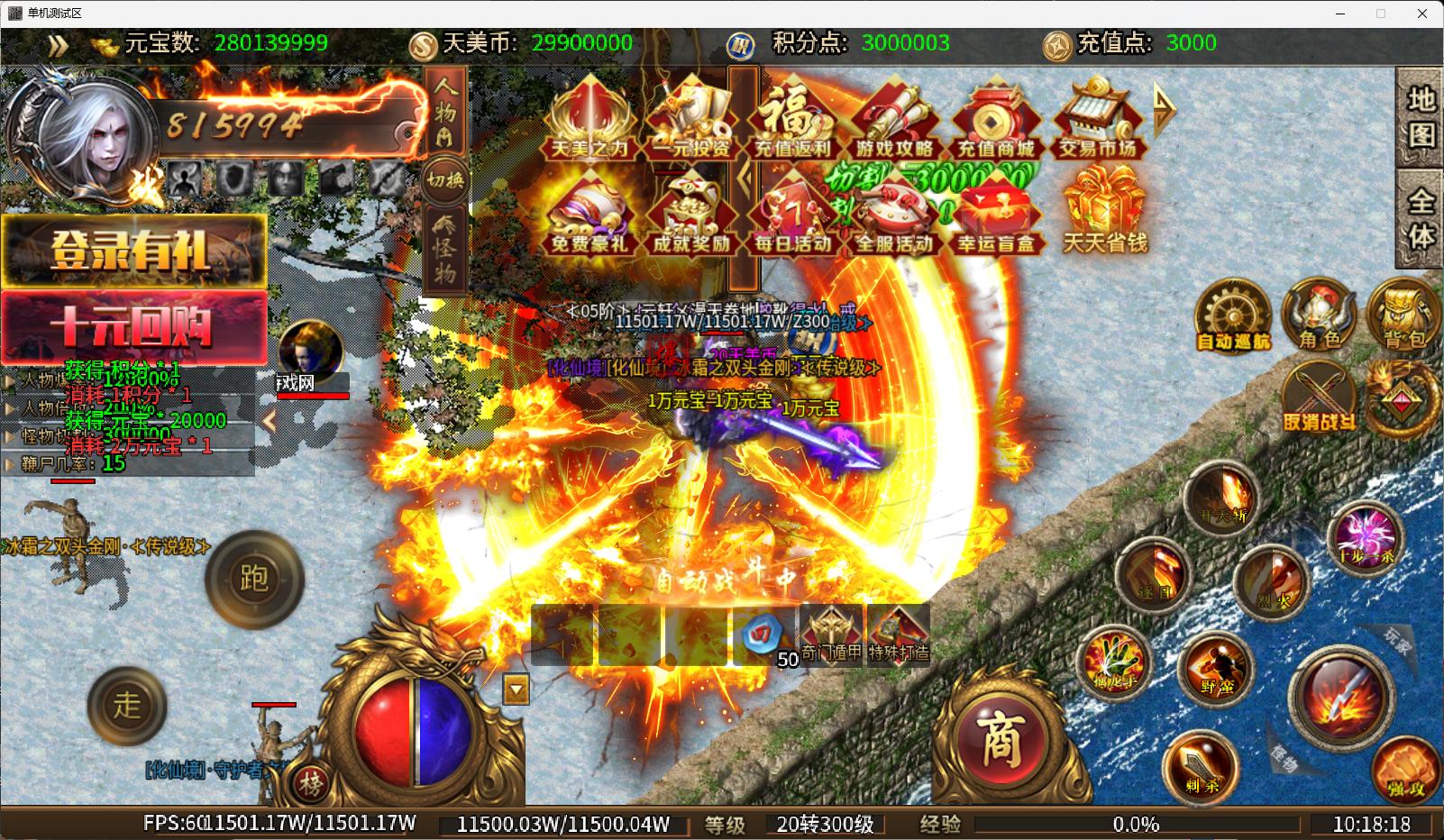Close the game window
The height and width of the screenshot is (840, 1444).
[x=1423, y=14]
